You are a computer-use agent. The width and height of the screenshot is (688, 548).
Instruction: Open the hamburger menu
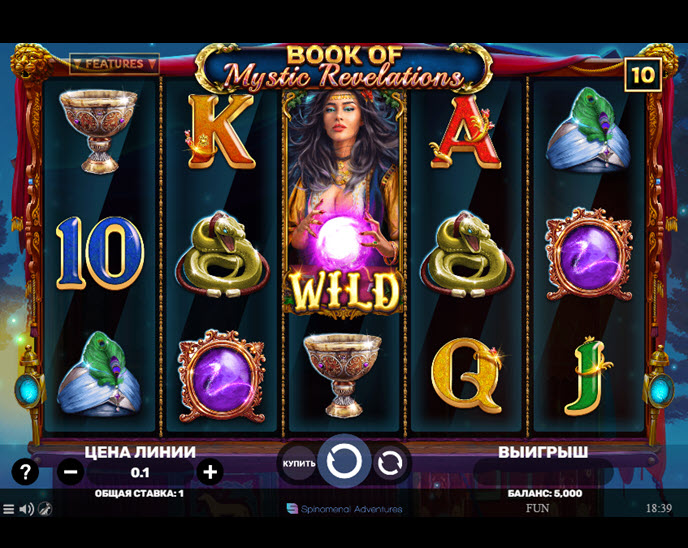pyautogui.click(x=9, y=509)
